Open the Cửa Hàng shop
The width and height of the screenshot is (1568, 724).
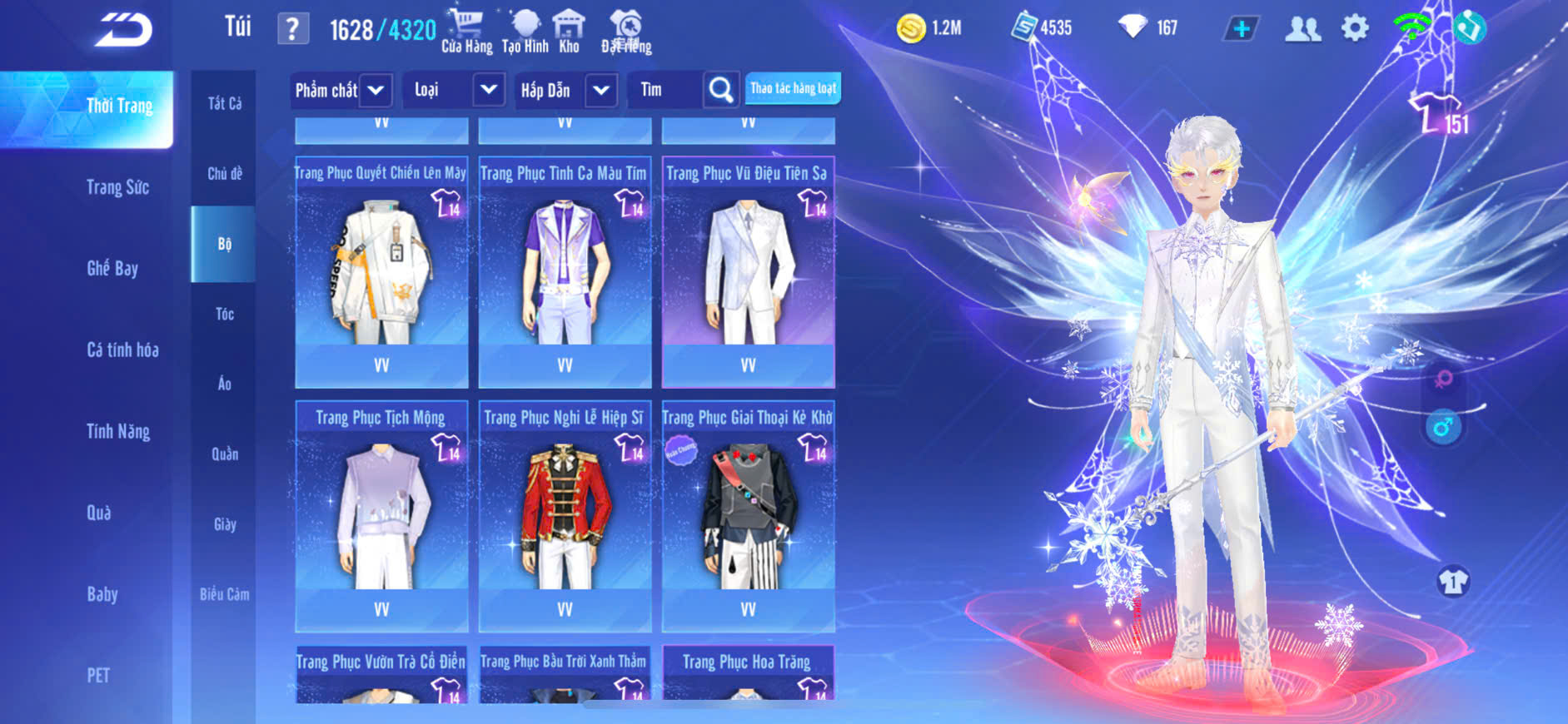click(466, 32)
